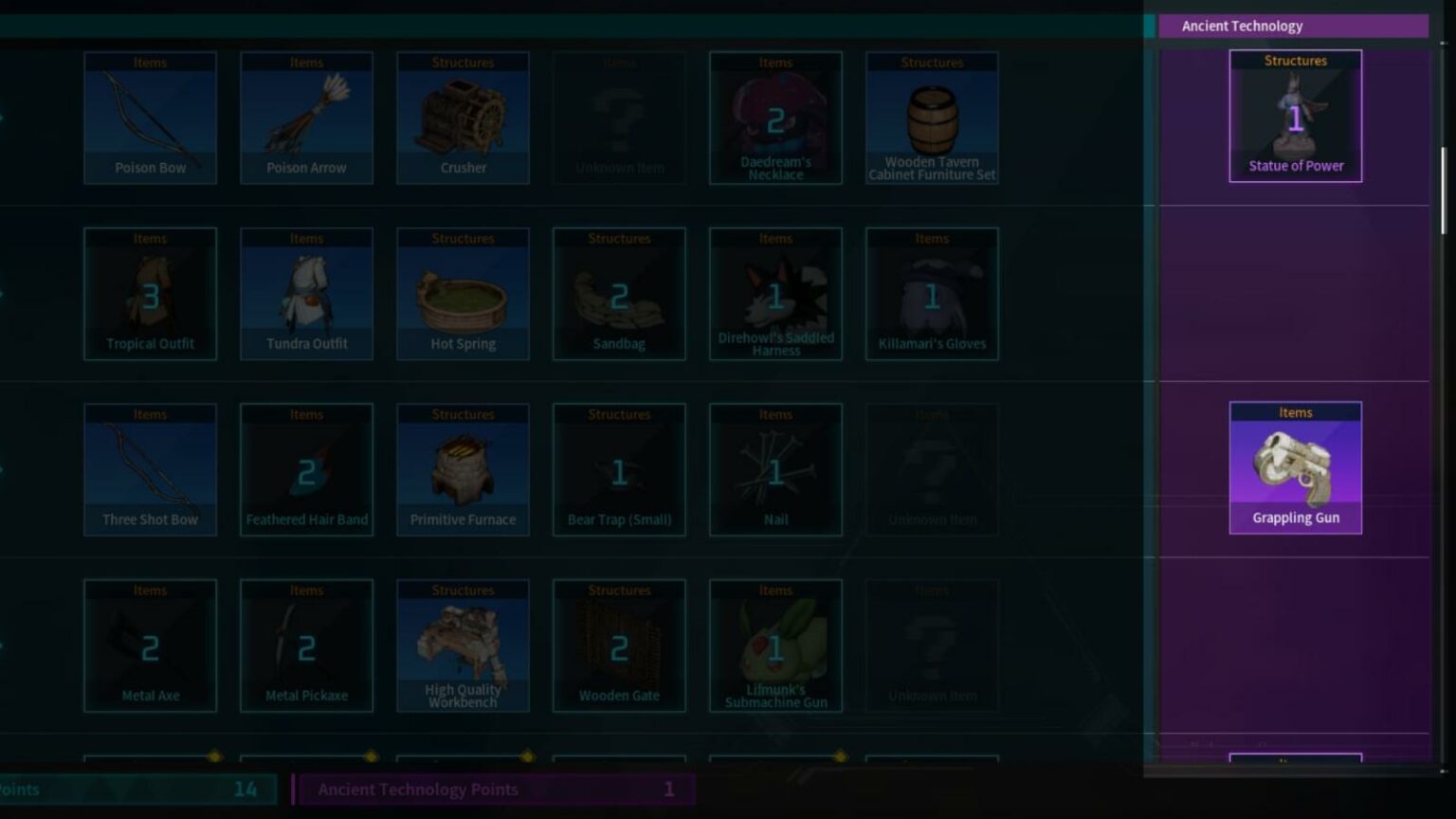Select the Grappling Gun ancient technology
1456x819 pixels.
pyautogui.click(x=1295, y=466)
